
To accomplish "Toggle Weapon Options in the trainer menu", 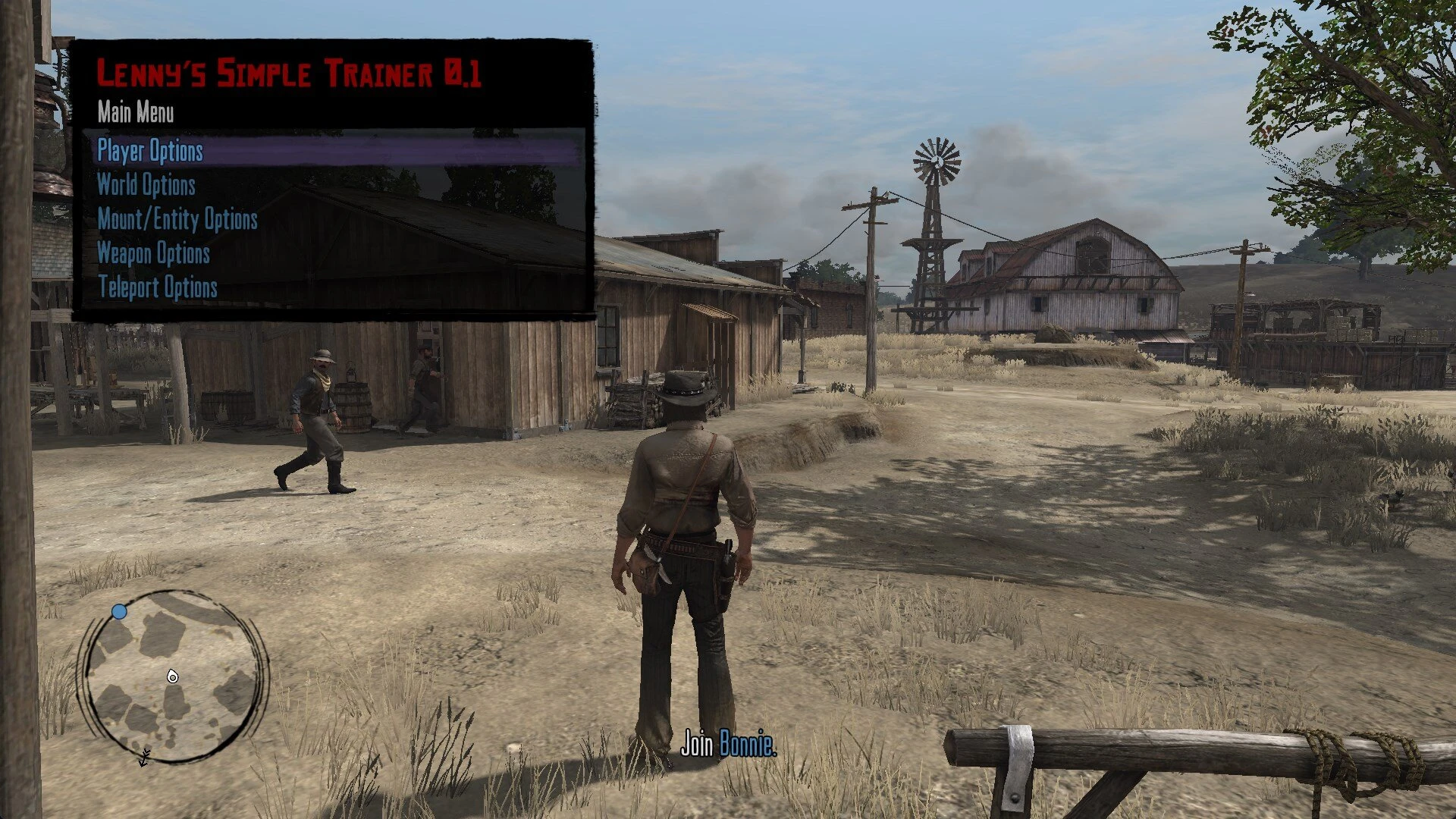I will (x=153, y=254).
